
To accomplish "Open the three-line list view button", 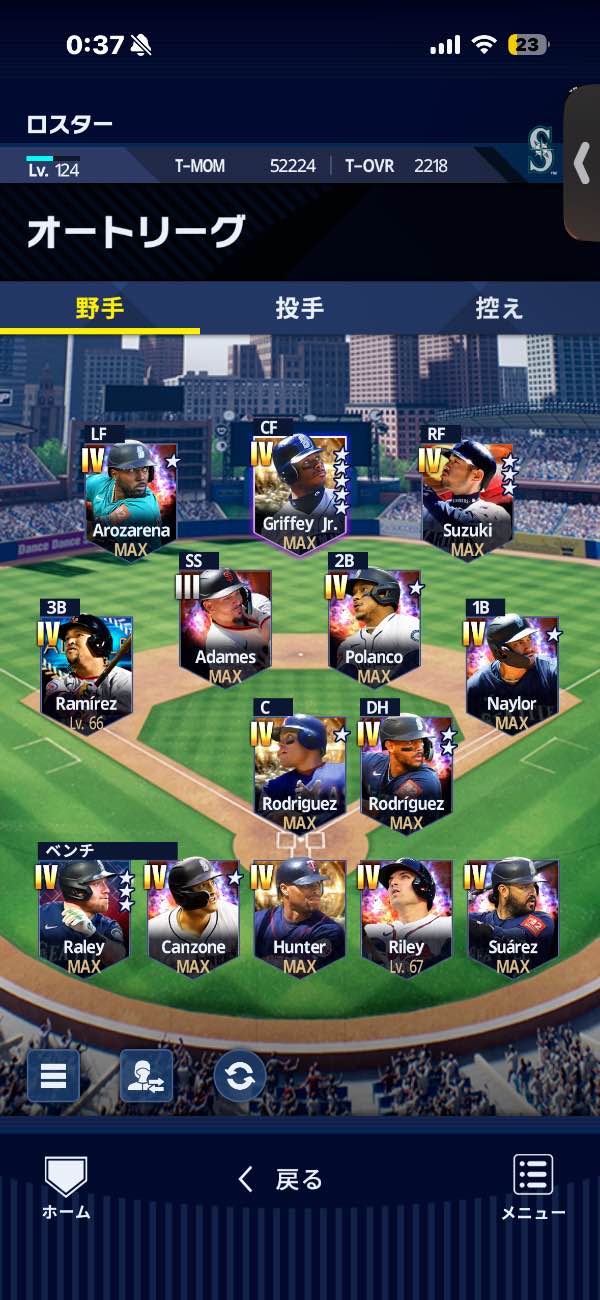I will pyautogui.click(x=53, y=1075).
